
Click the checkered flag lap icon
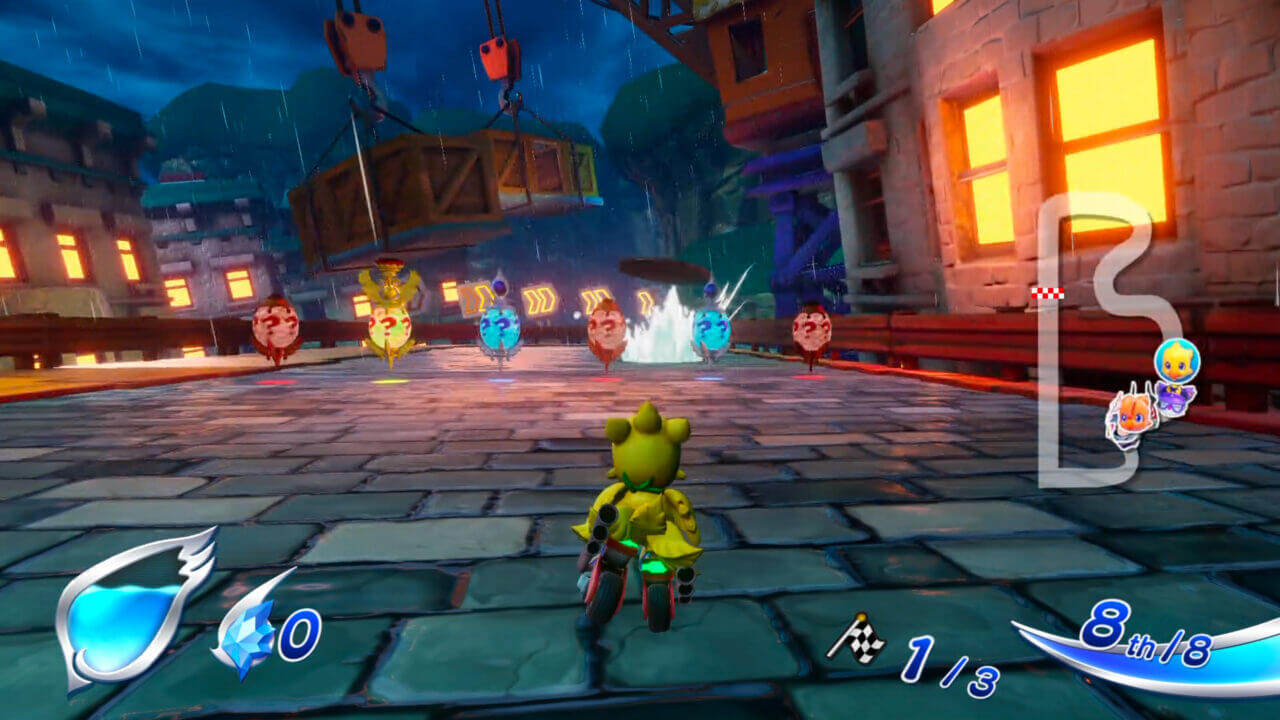tap(856, 639)
